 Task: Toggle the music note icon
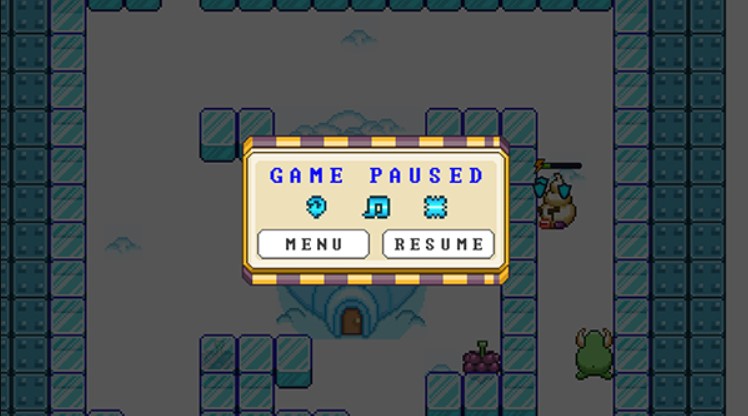(377, 207)
